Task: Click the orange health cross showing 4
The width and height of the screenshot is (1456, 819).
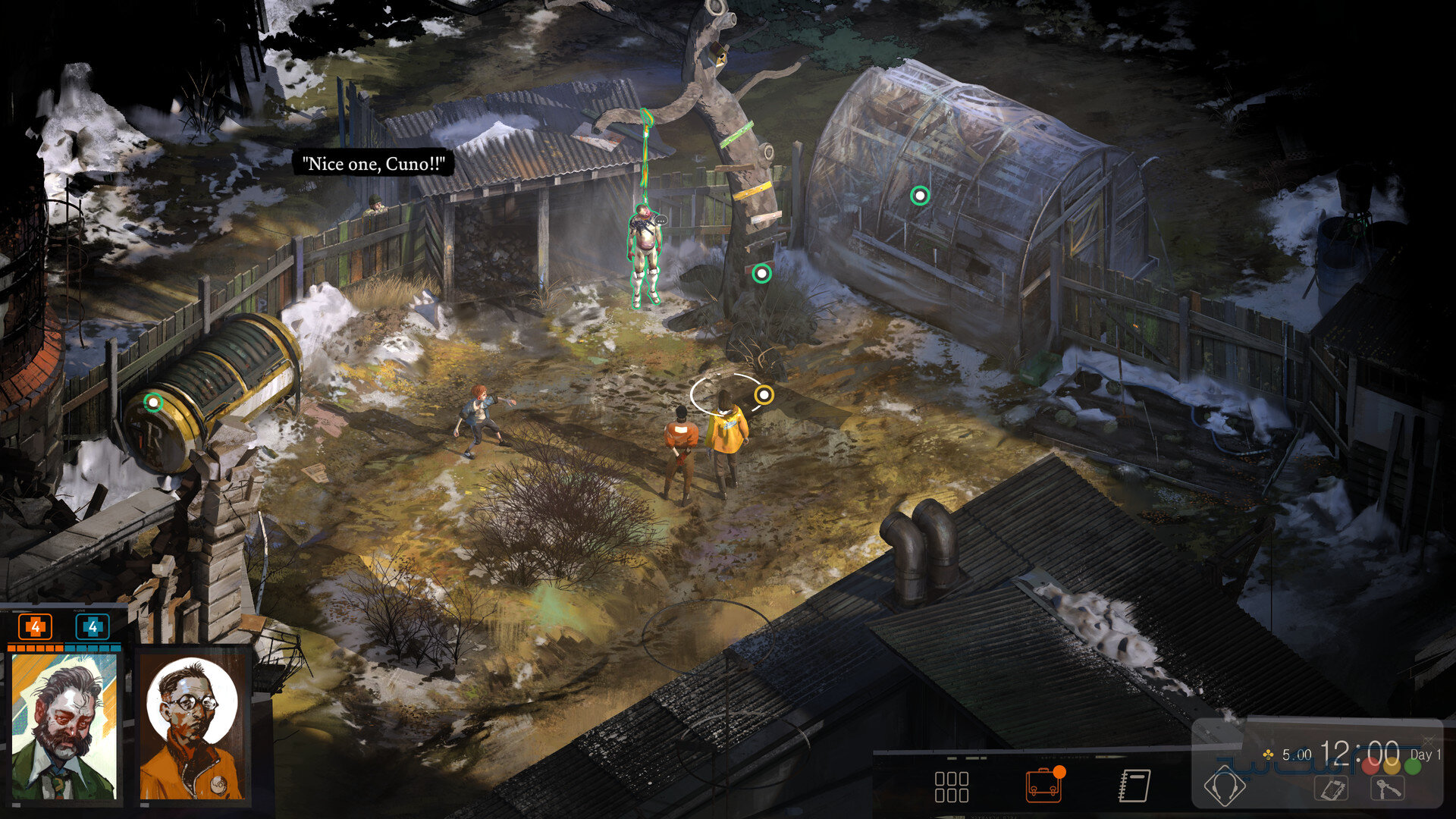Action: (x=36, y=627)
